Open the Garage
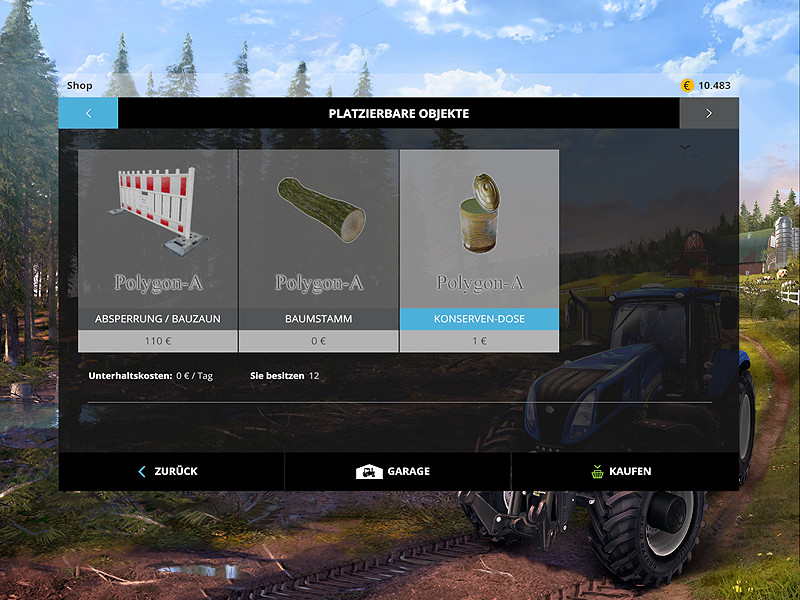The width and height of the screenshot is (800, 600). [x=396, y=471]
